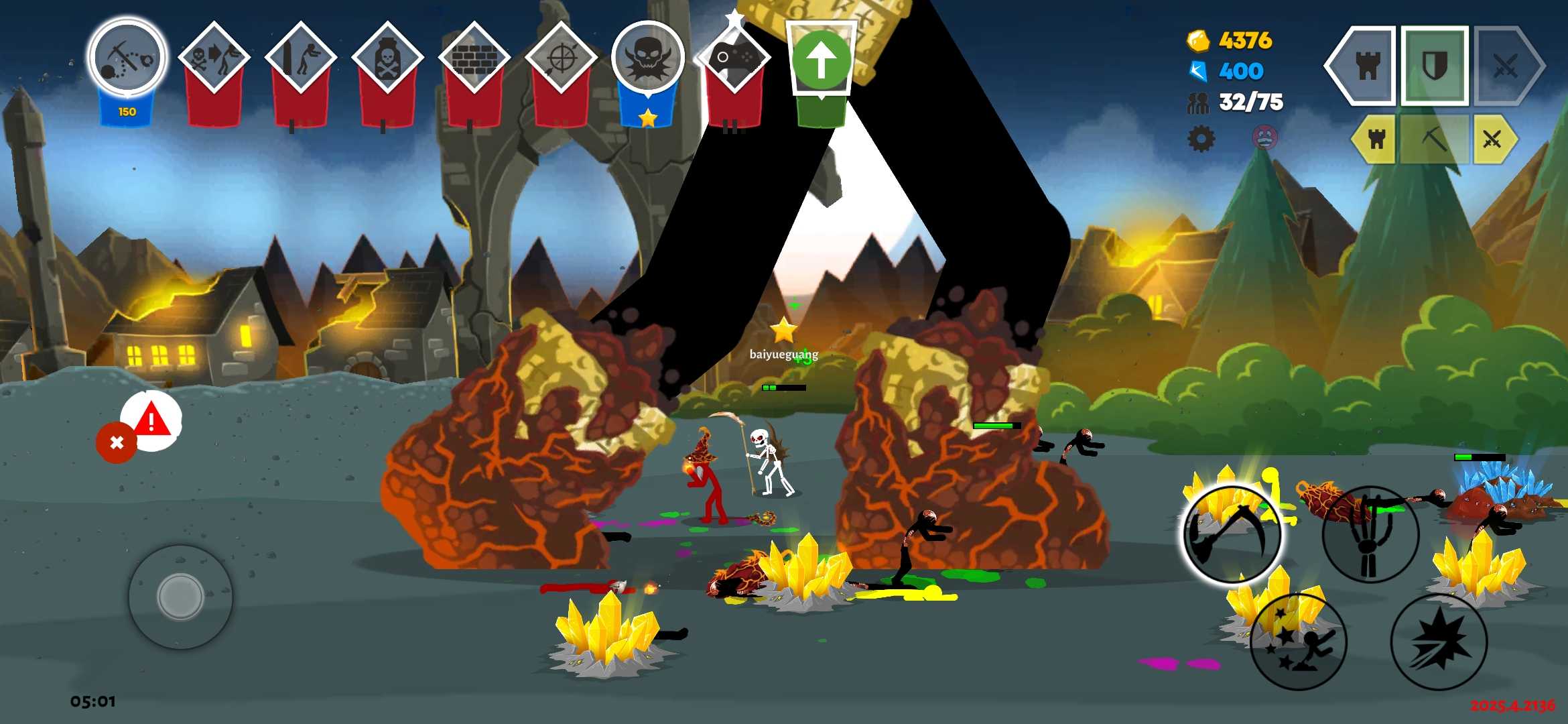This screenshot has width=1568, height=724.
Task: Select the miner pickaxe unit costing 150
Action: [127, 58]
